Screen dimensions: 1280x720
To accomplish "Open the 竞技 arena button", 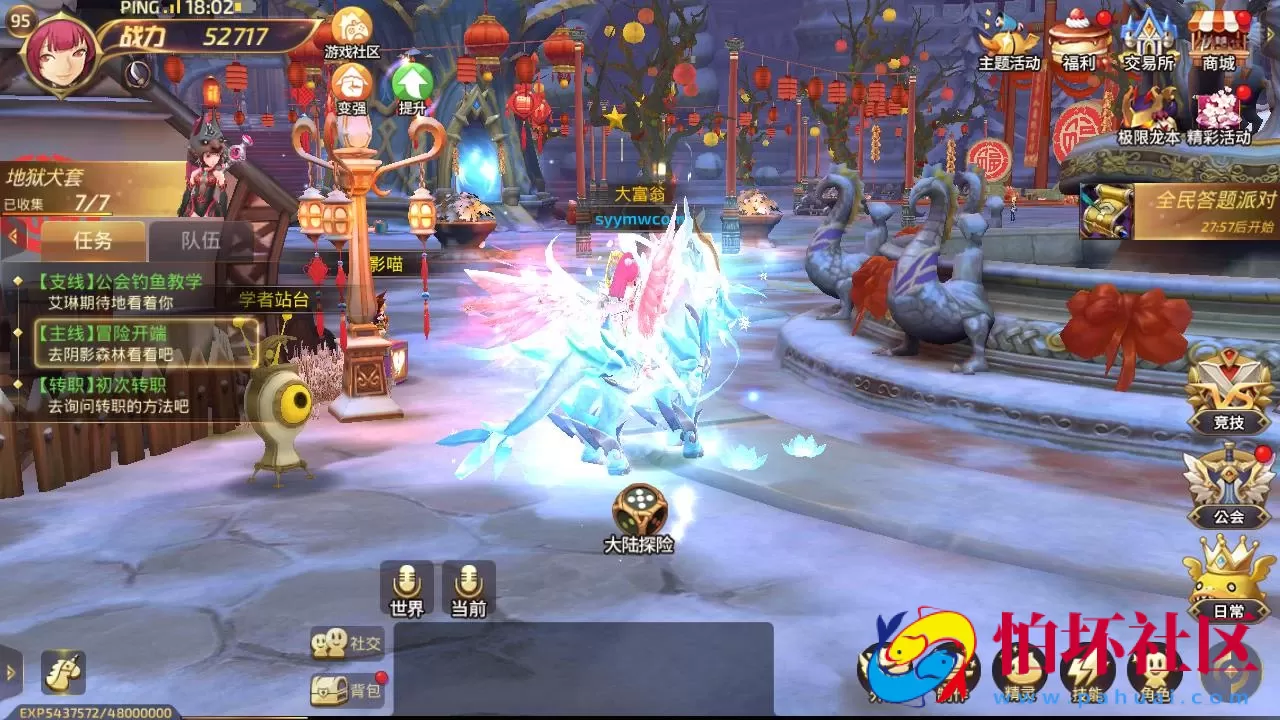I will pos(1229,393).
